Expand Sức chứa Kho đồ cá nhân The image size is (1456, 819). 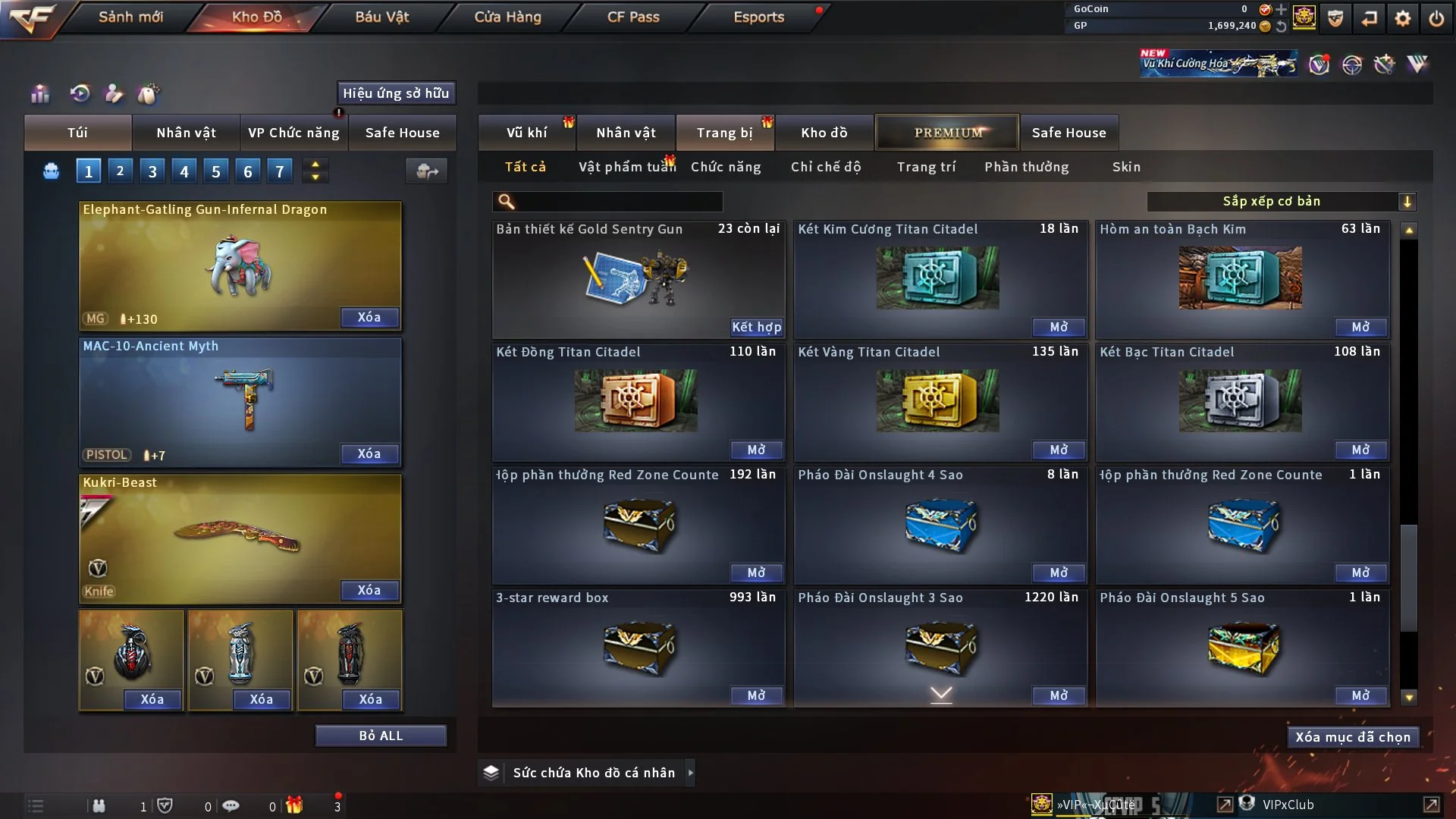coord(689,773)
